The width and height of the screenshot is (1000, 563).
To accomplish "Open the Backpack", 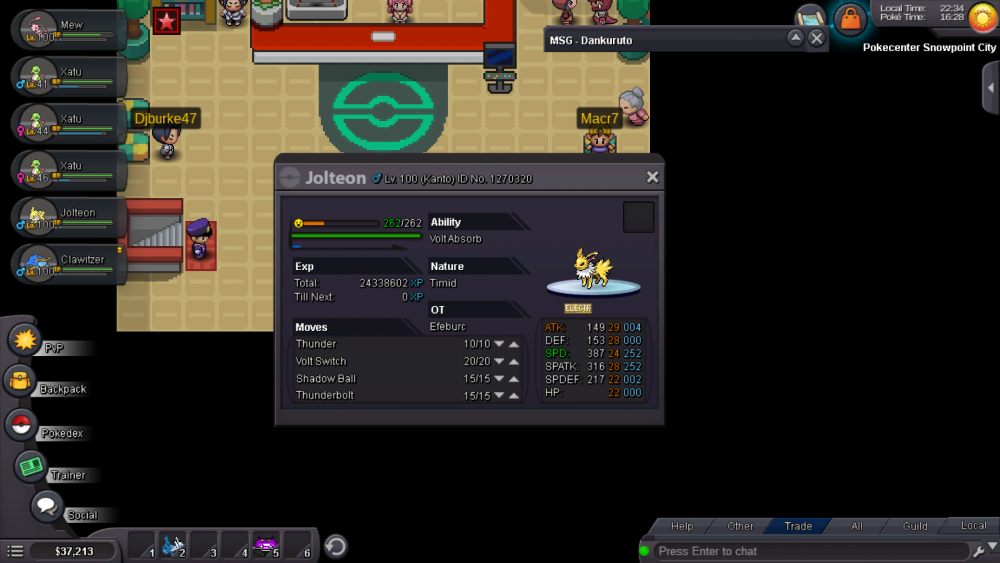I will (x=20, y=381).
